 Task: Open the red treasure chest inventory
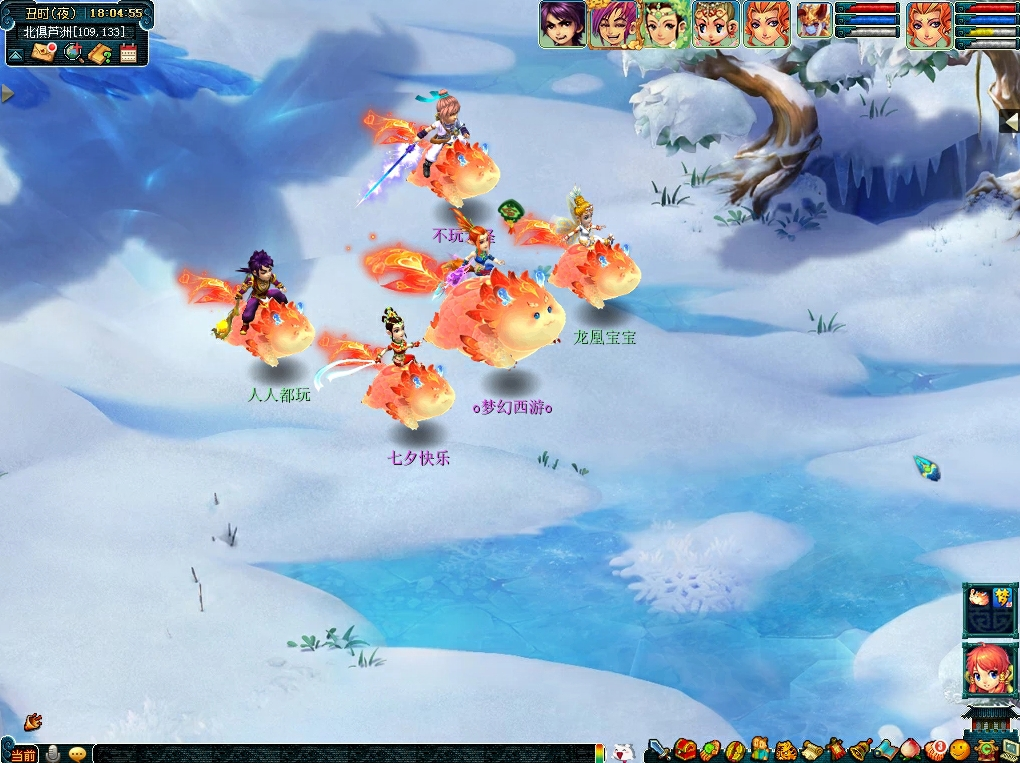pyautogui.click(x=685, y=749)
